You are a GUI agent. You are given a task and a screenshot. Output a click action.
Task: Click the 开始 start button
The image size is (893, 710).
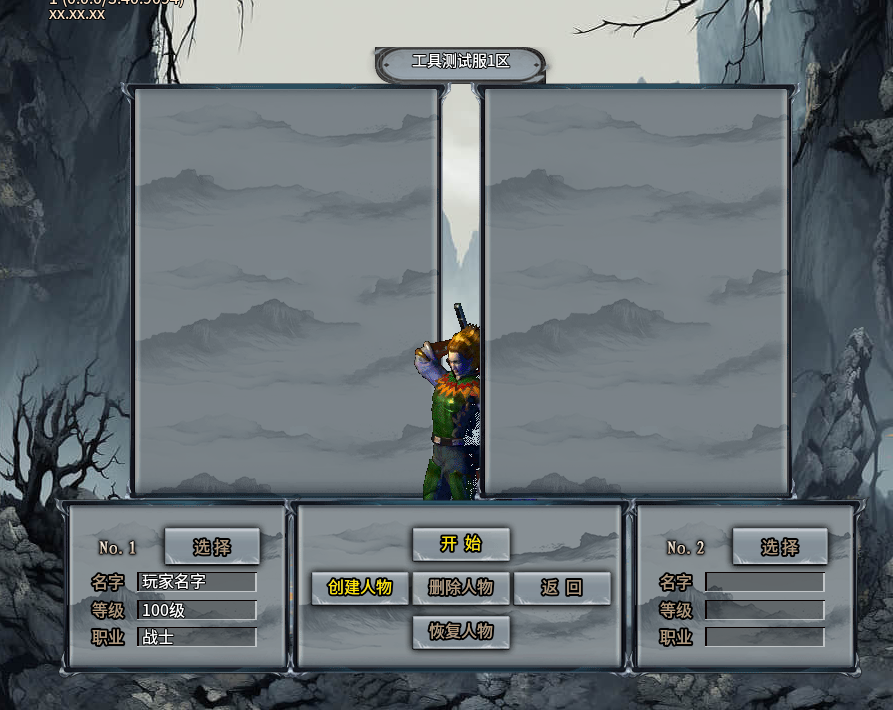(x=461, y=544)
